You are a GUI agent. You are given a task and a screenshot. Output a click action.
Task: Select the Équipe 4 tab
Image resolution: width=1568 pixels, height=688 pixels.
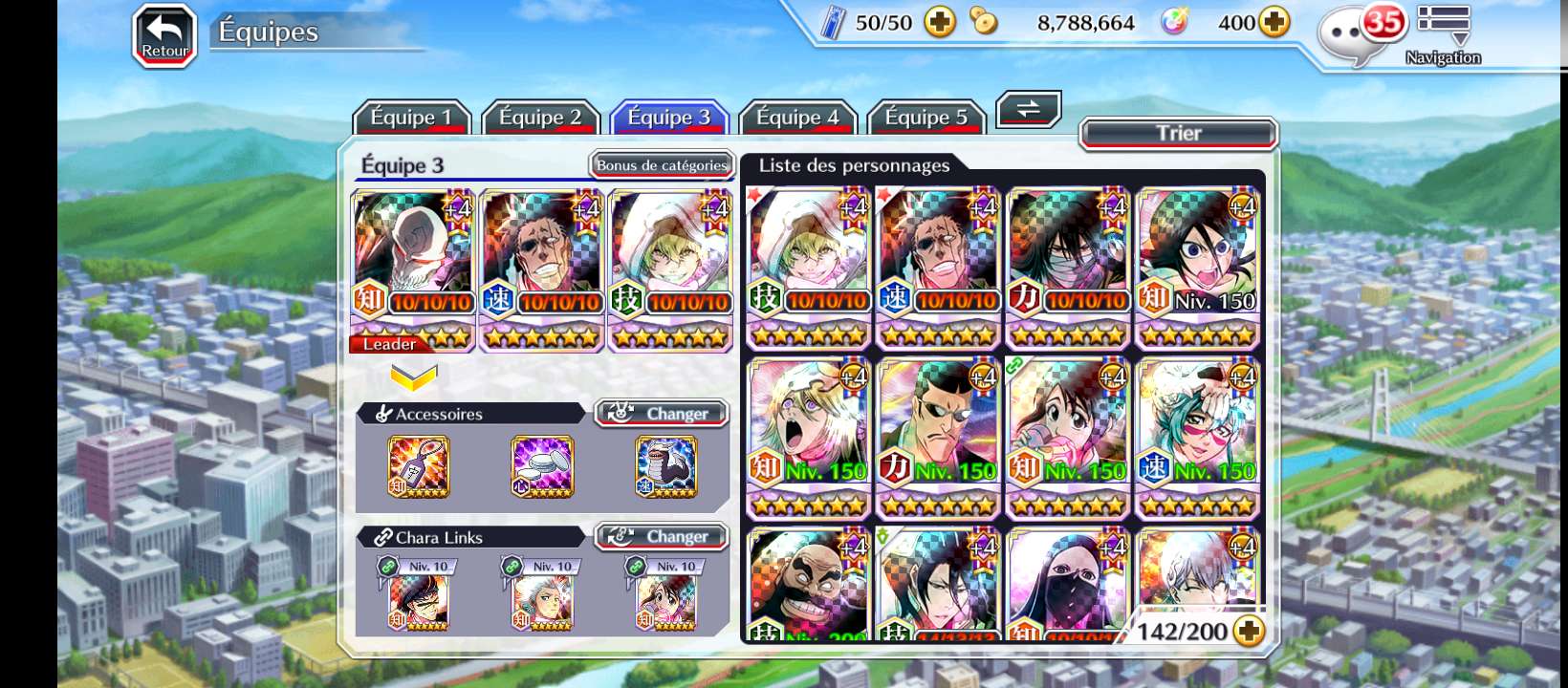coord(797,118)
